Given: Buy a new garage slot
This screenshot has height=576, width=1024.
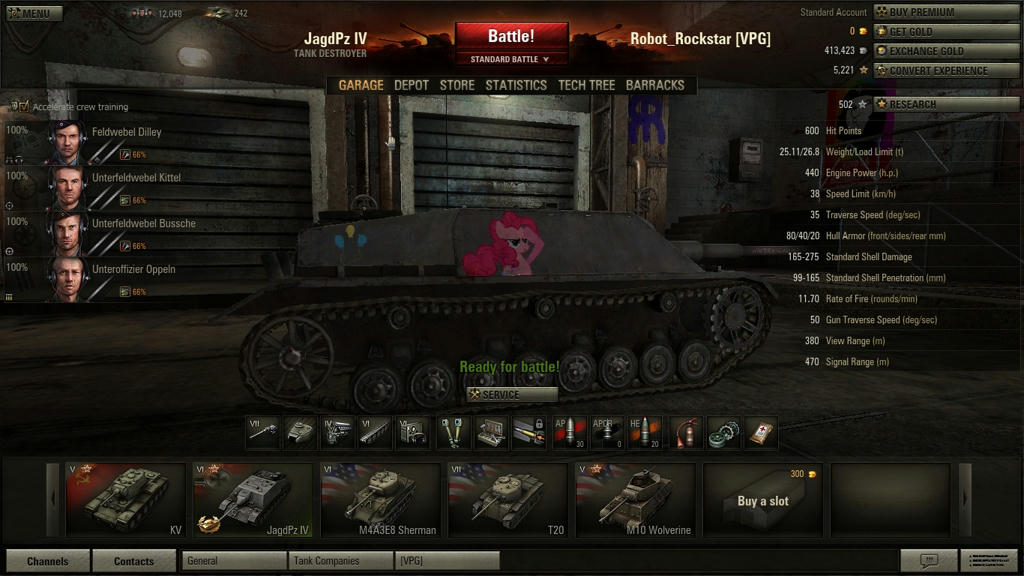Looking at the screenshot, I should (x=763, y=499).
